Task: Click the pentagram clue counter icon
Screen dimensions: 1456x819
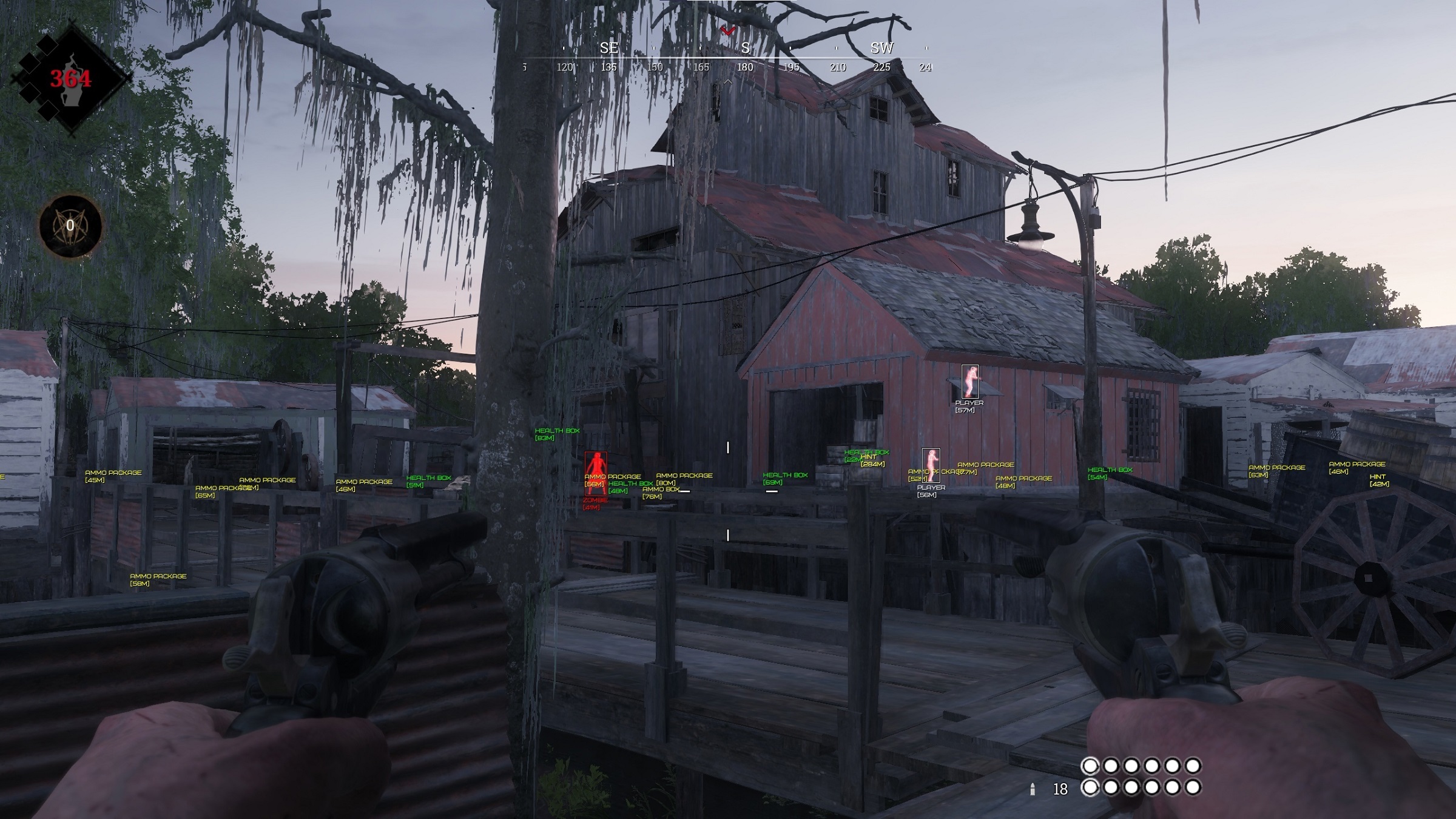Action: [x=70, y=226]
